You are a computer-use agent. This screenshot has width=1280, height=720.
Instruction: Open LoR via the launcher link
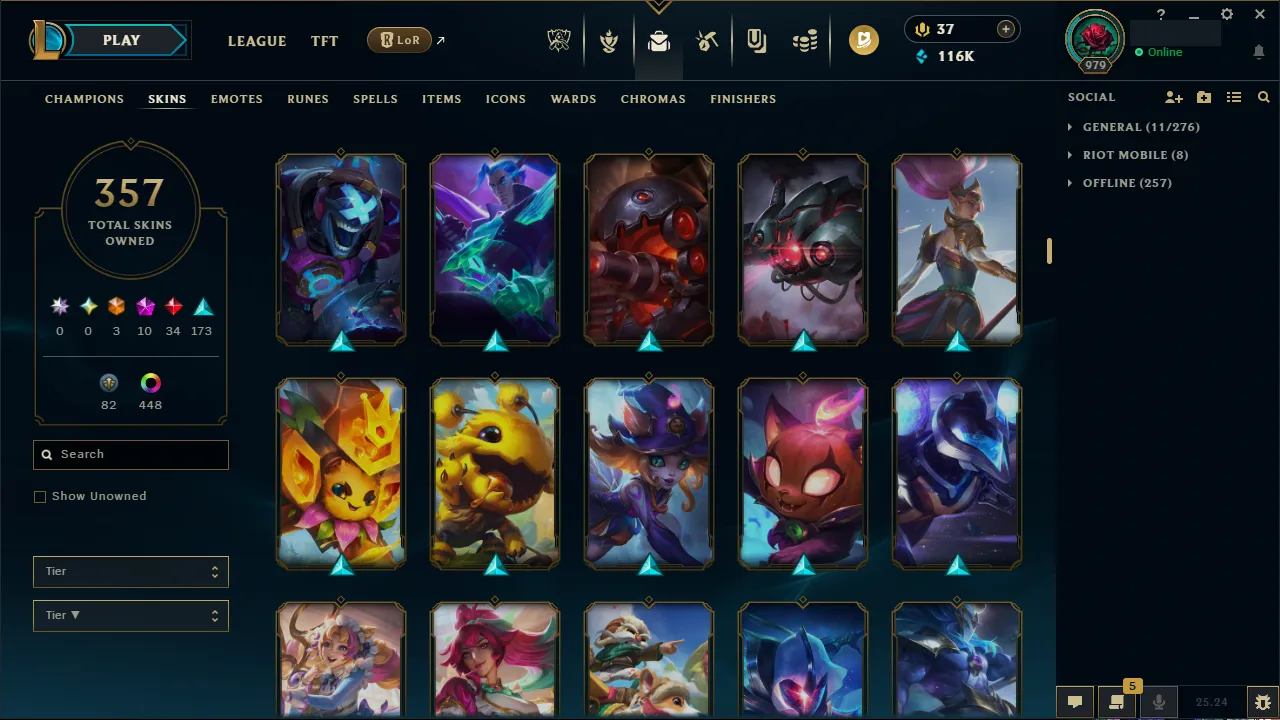[399, 40]
